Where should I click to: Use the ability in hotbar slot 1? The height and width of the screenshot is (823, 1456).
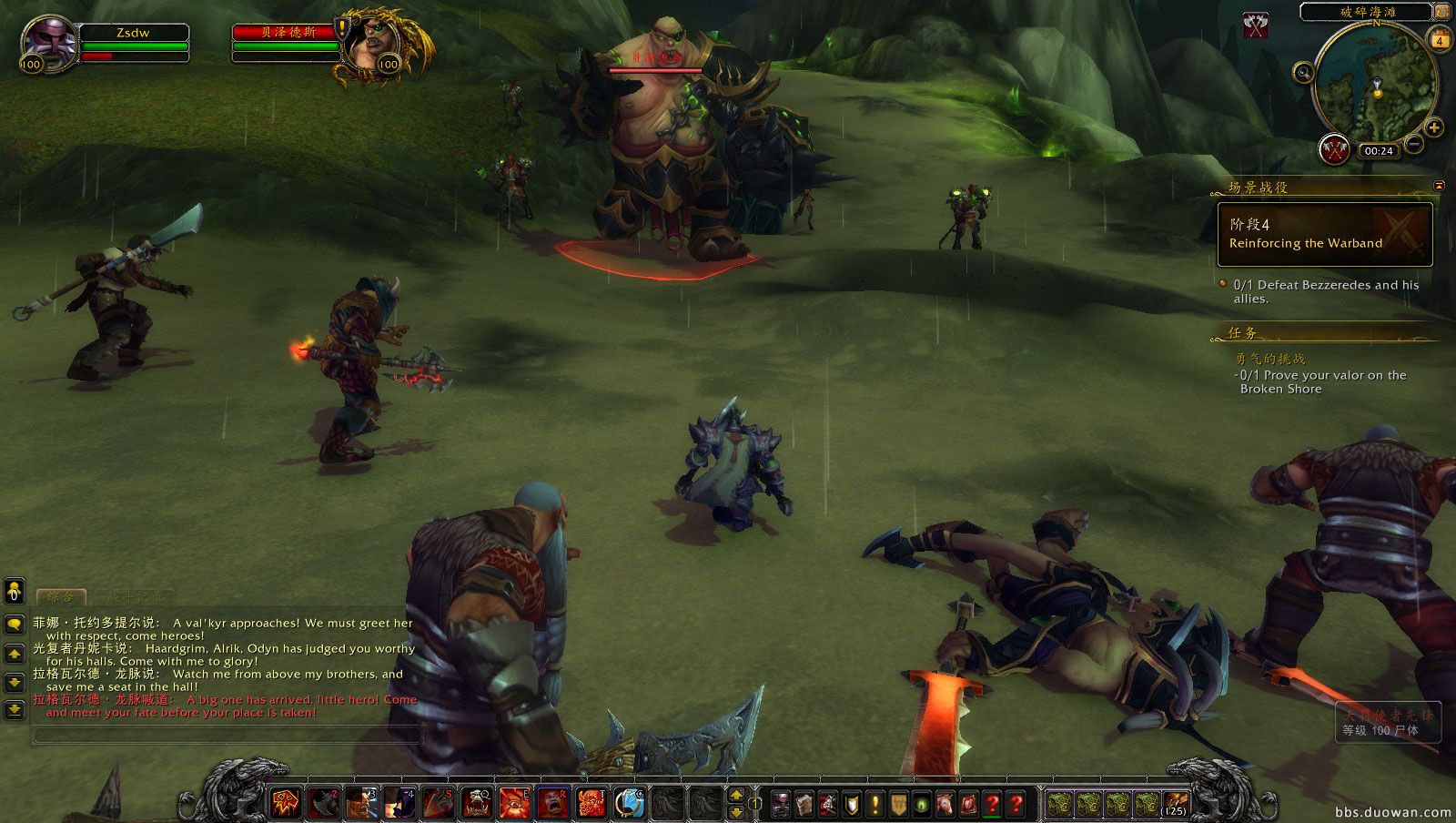(286, 802)
